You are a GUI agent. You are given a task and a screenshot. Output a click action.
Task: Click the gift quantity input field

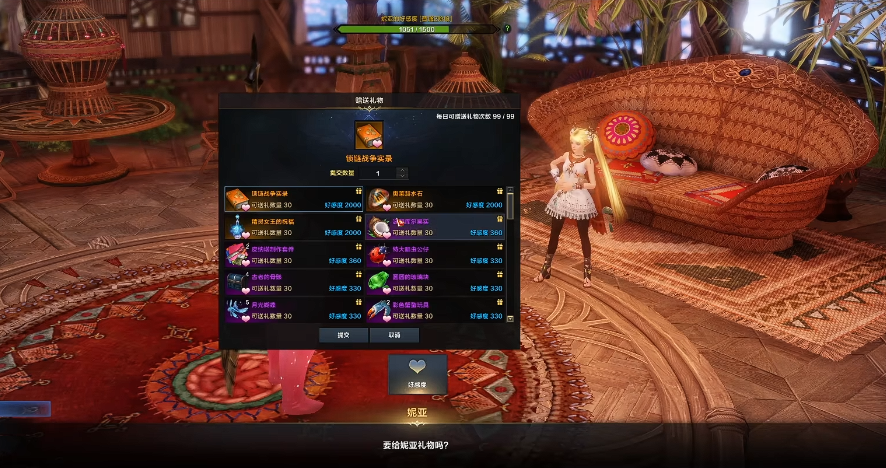pyautogui.click(x=379, y=174)
